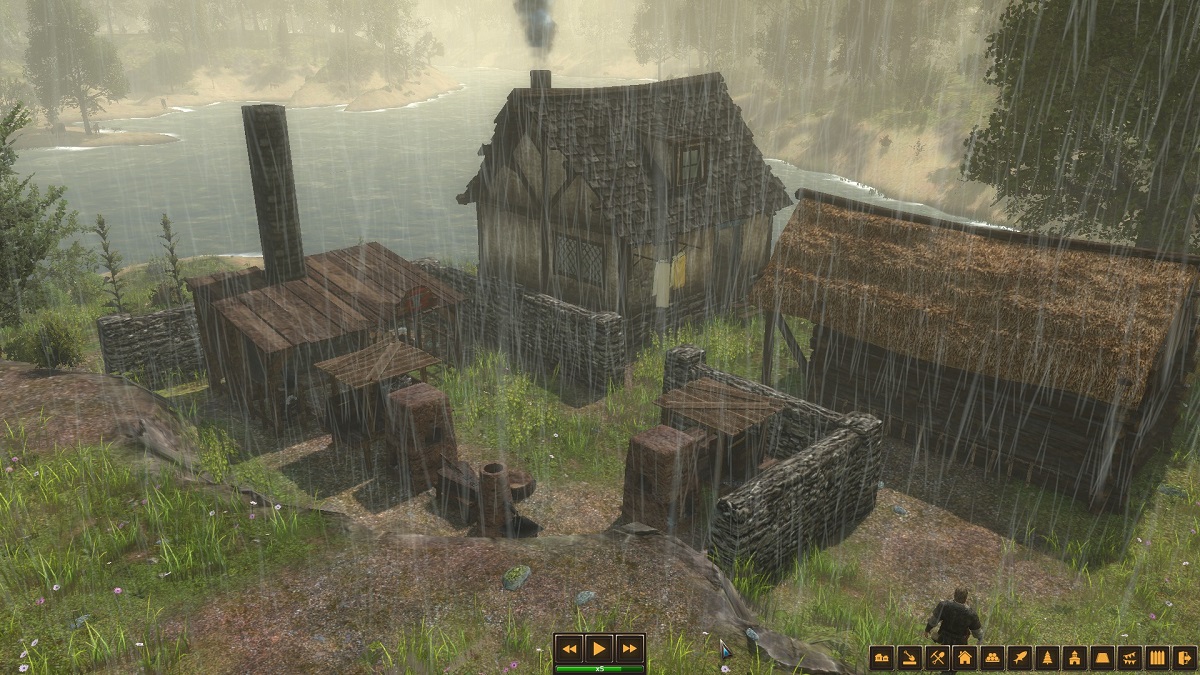1200x675 pixels.
Task: Open the village buildings icon
Action: pos(881,658)
